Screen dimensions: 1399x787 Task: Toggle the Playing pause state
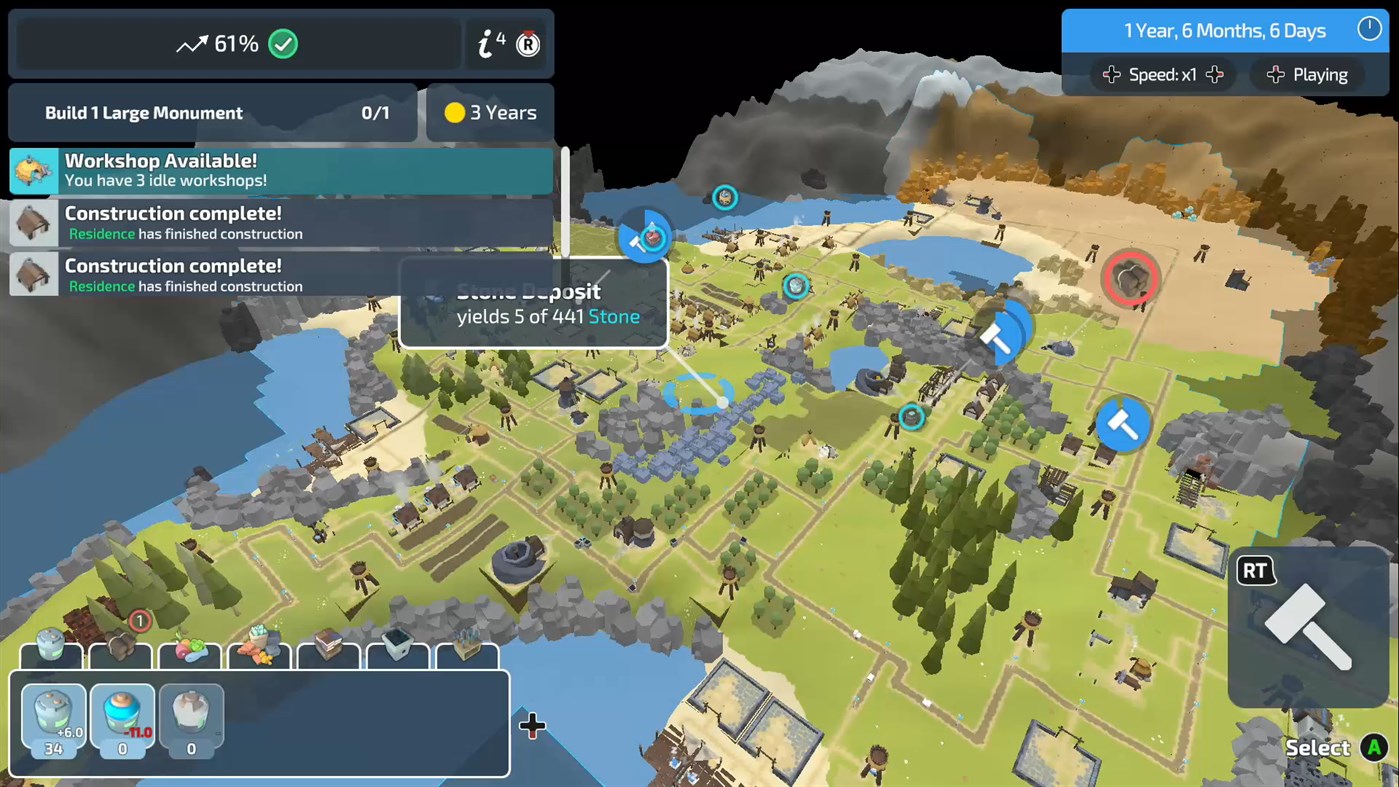(x=1307, y=74)
